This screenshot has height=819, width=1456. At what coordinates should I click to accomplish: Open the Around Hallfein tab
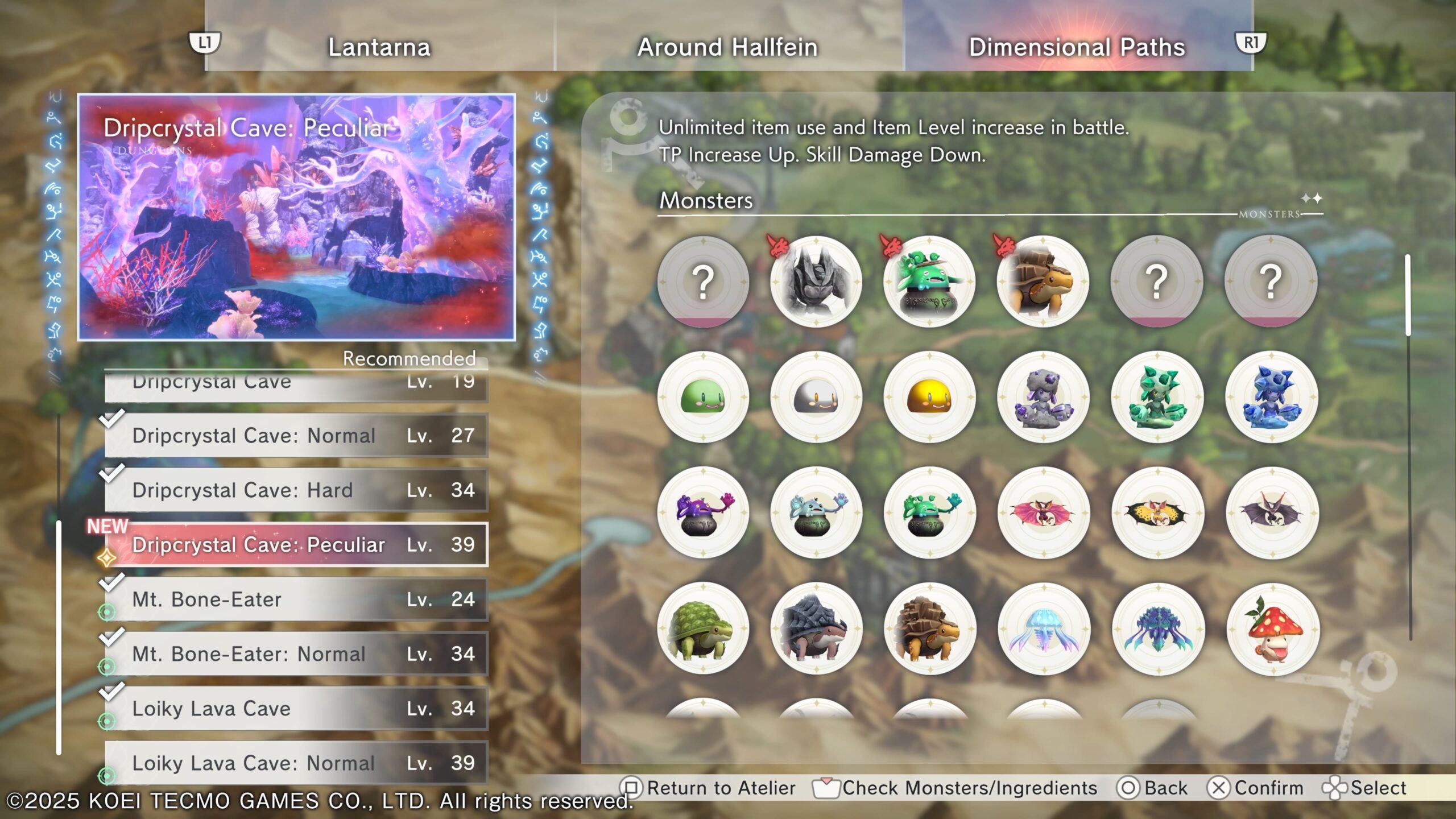pyautogui.click(x=727, y=47)
